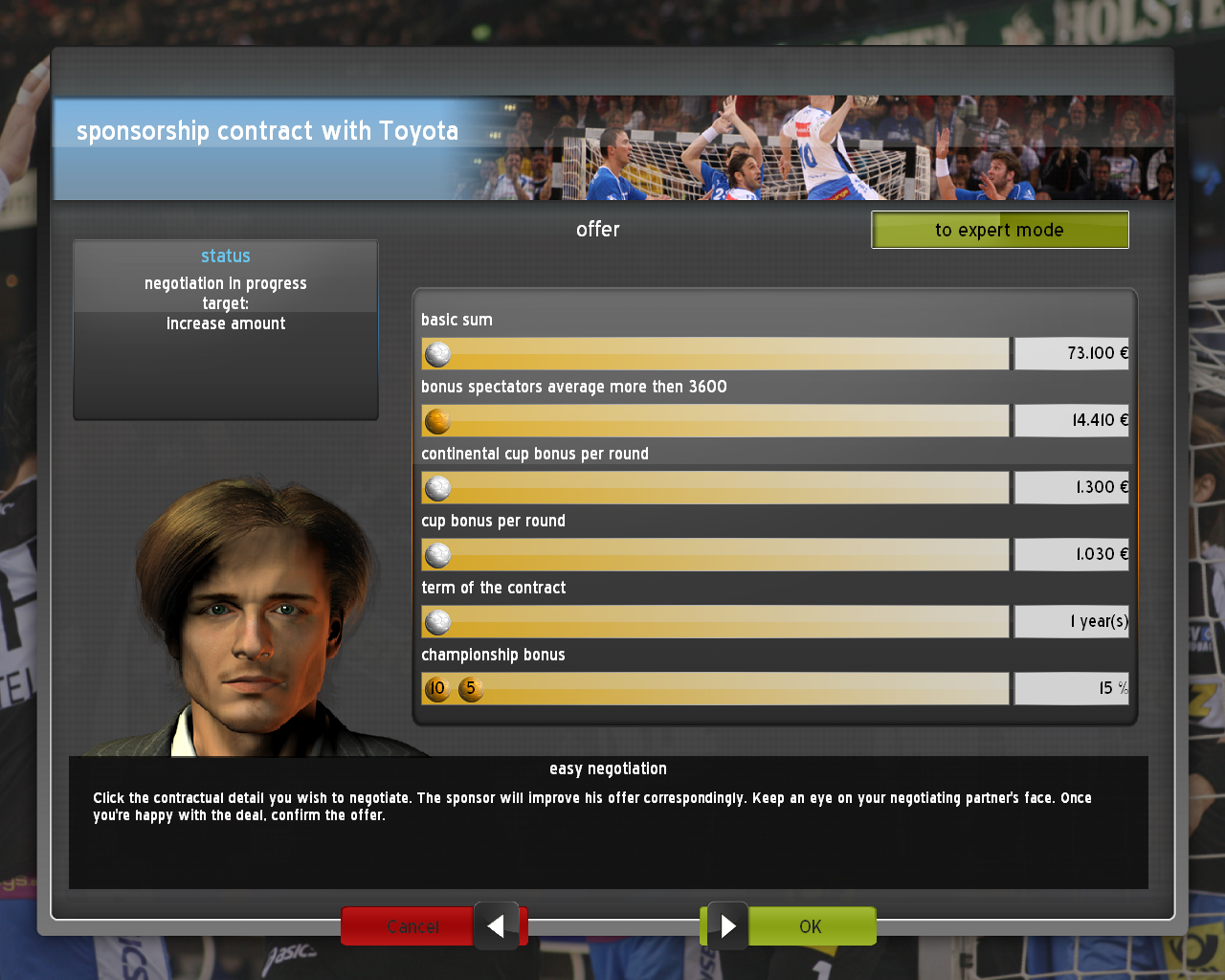This screenshot has width=1225, height=980.
Task: Cancel the sponsorship negotiation
Action: pyautogui.click(x=412, y=926)
